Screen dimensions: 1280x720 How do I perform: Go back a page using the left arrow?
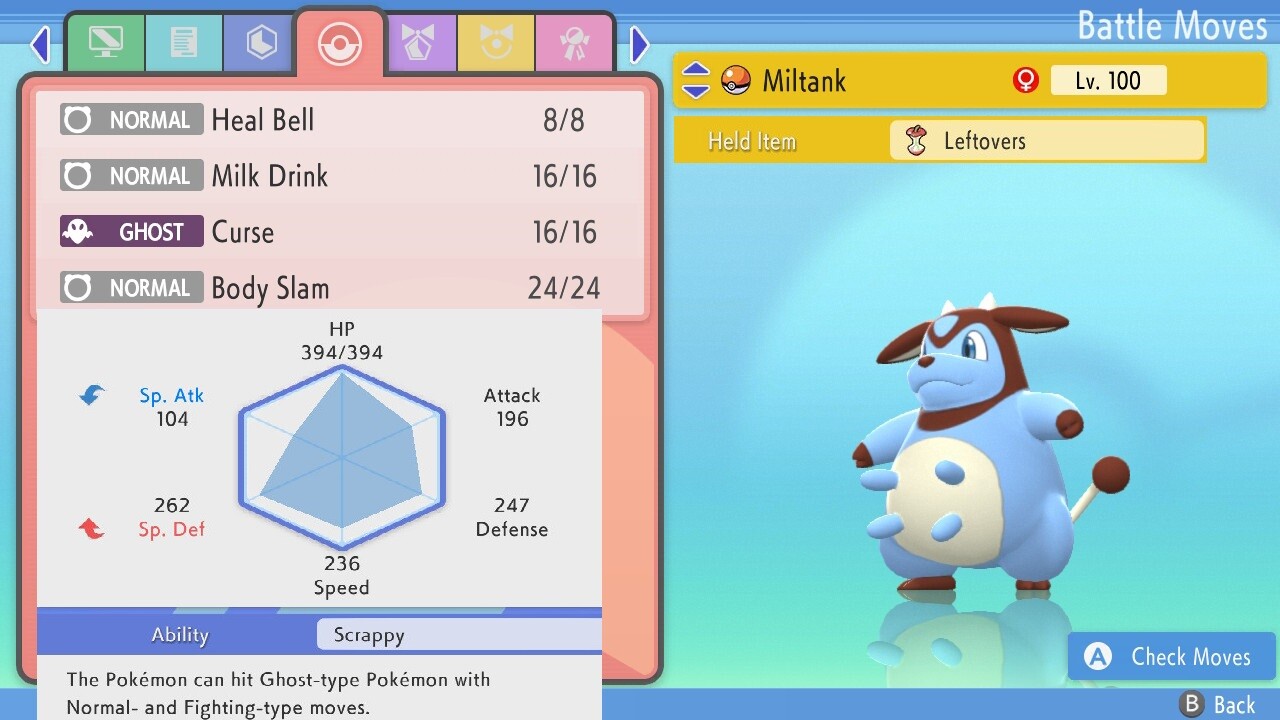click(40, 44)
